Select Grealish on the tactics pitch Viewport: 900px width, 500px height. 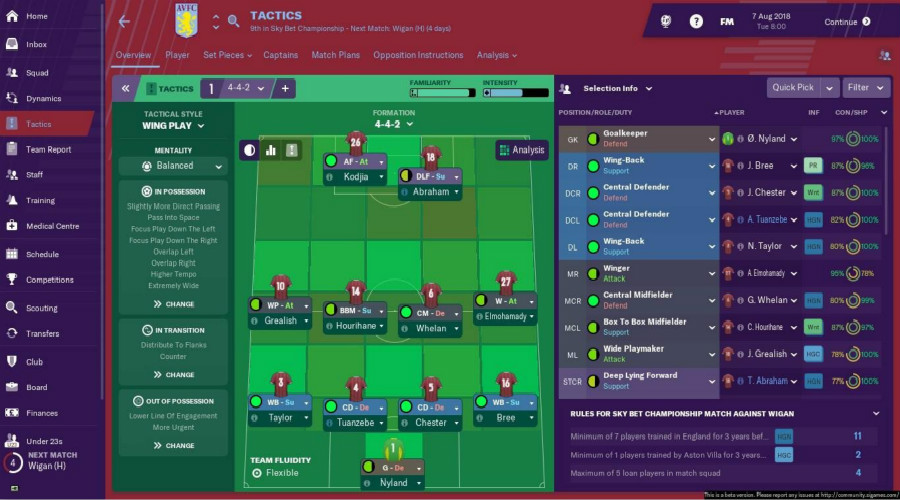(281, 321)
